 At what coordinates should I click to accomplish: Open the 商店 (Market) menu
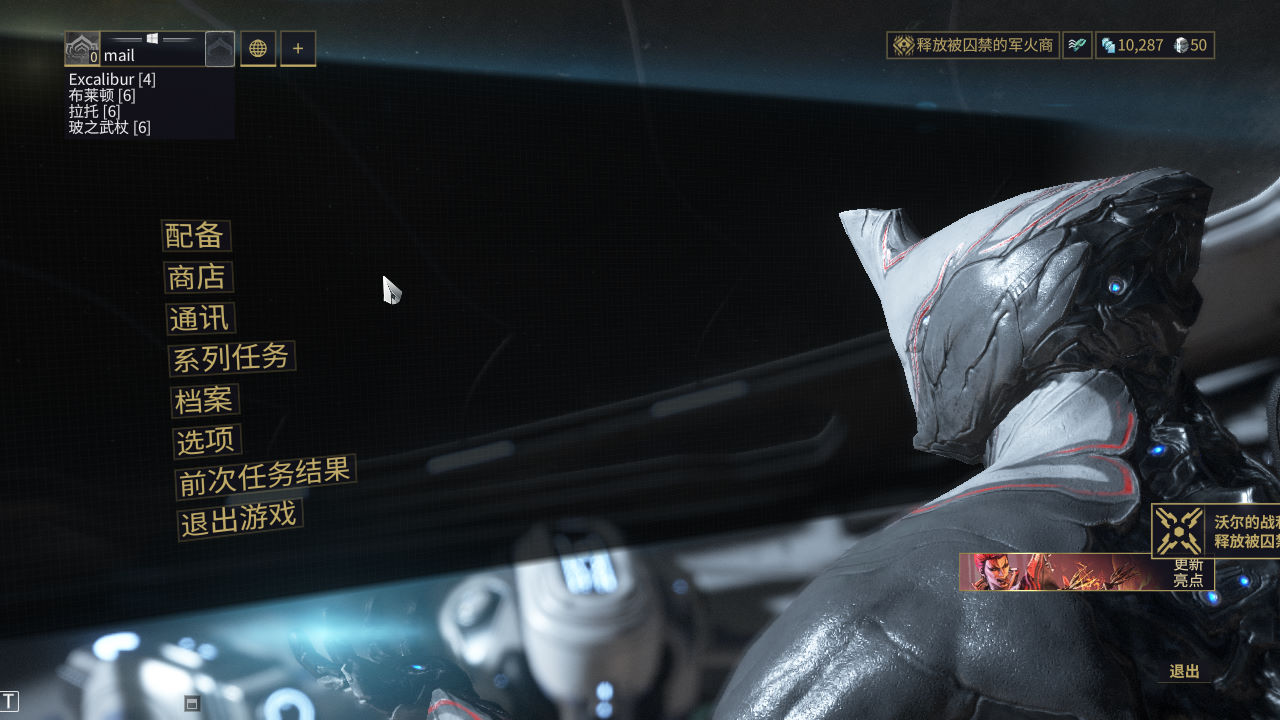tap(198, 277)
